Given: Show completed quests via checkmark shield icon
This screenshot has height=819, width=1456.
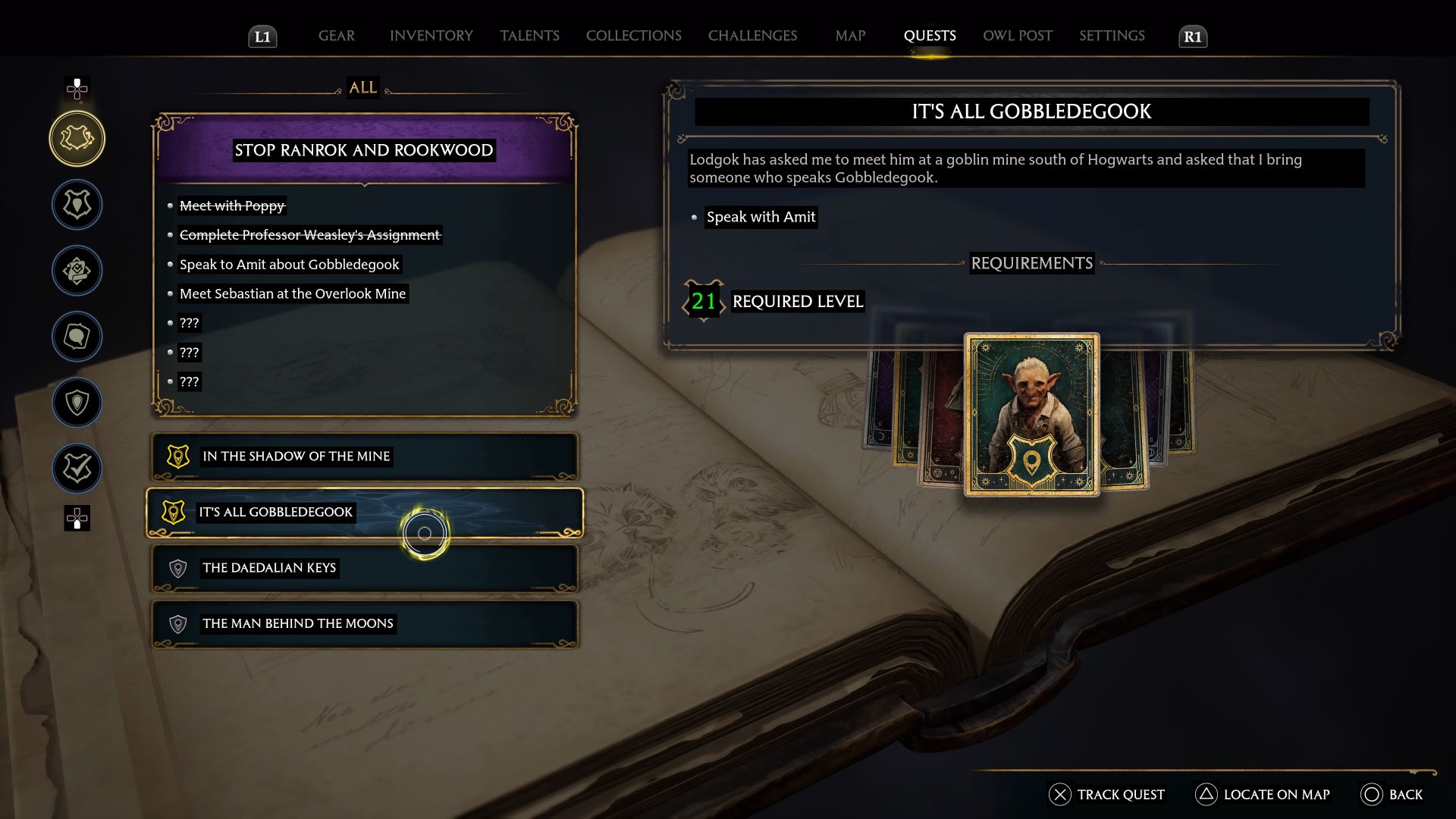Looking at the screenshot, I should (x=77, y=468).
